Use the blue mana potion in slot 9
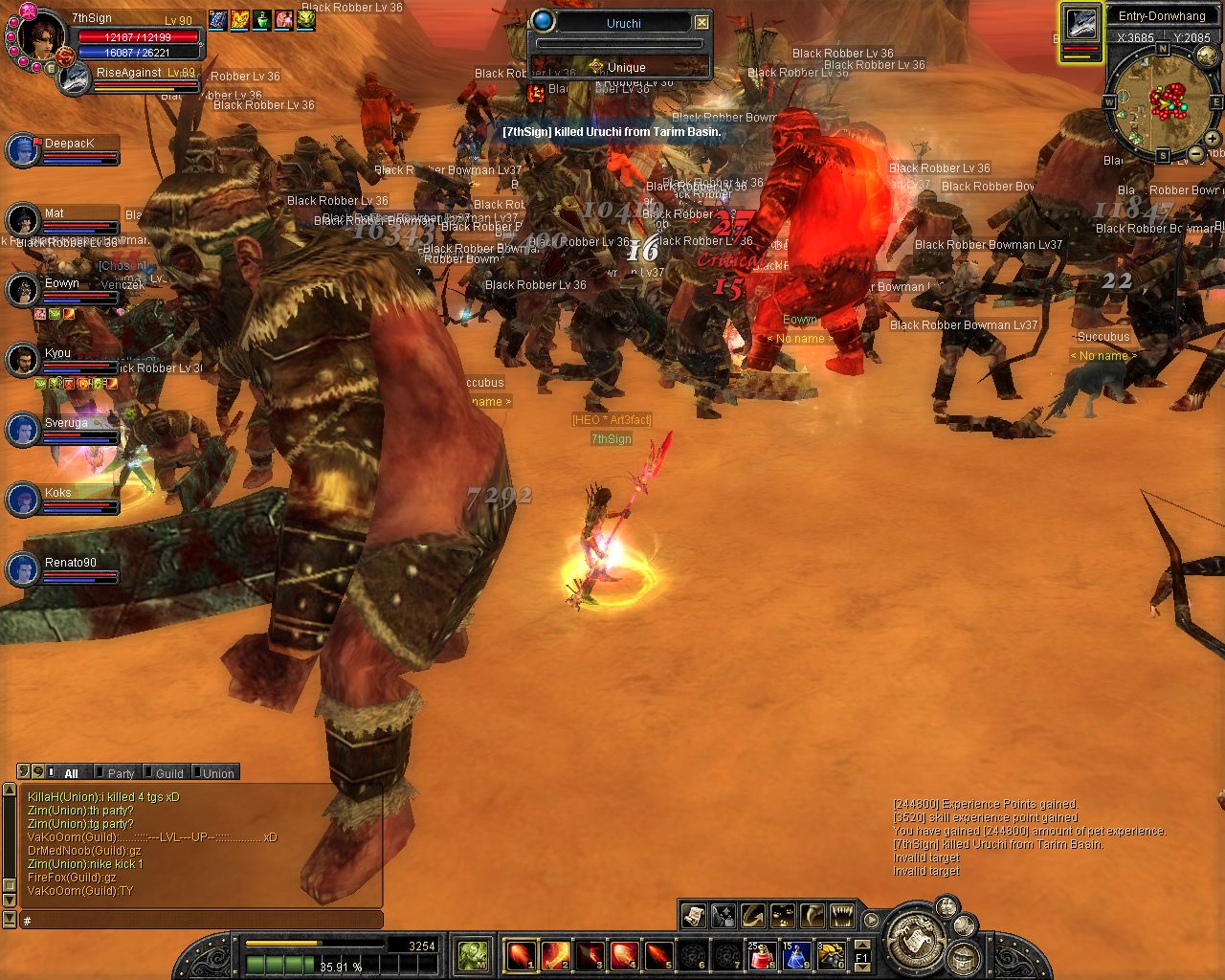1225x980 pixels. pos(796,955)
